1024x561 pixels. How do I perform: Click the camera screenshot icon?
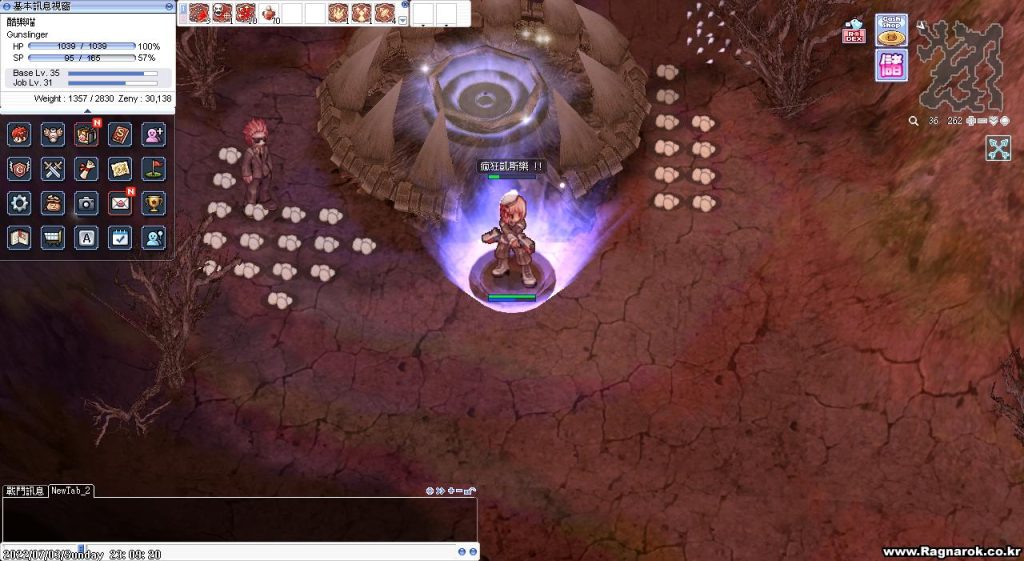(x=87, y=203)
